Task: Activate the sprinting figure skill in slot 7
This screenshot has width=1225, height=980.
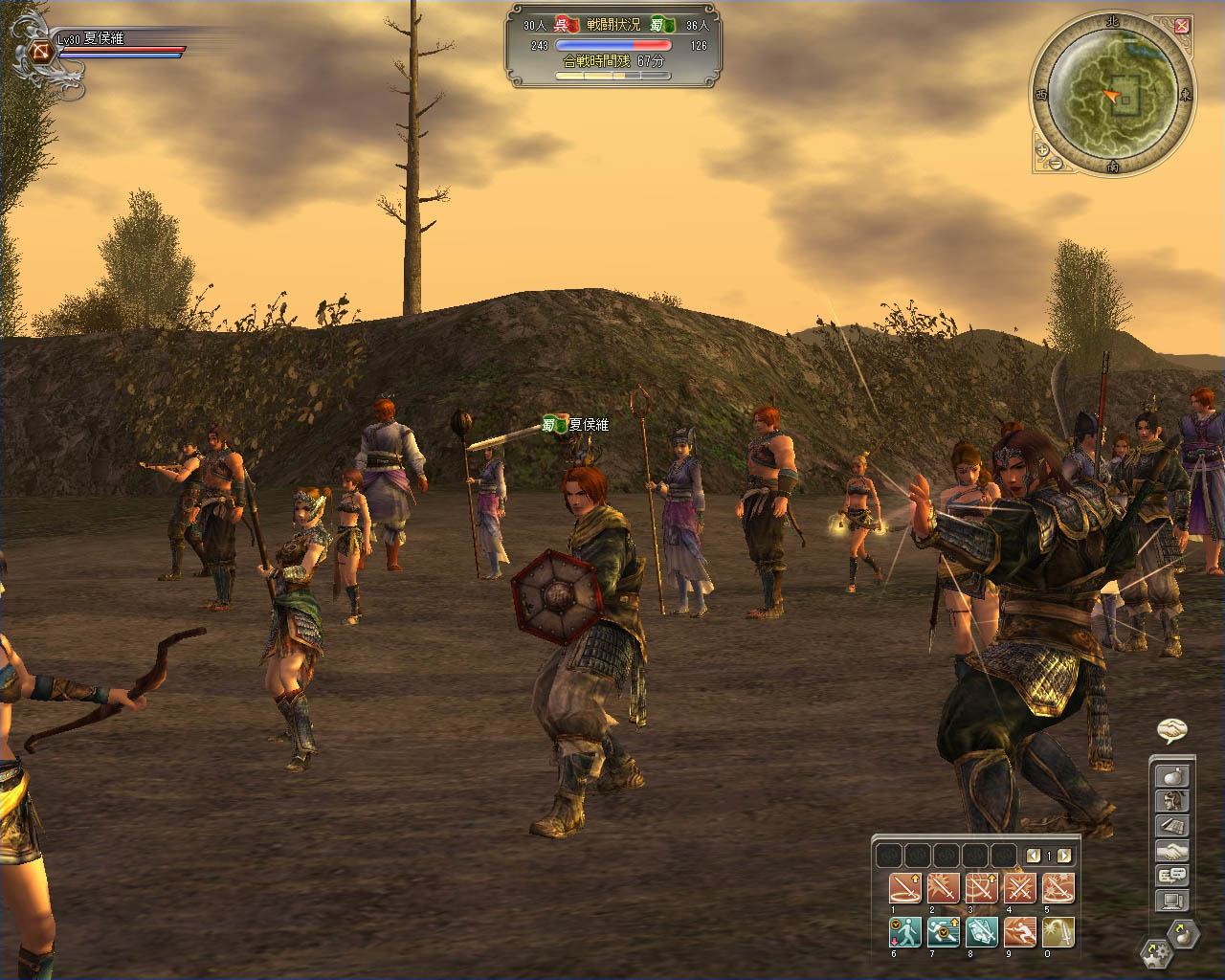Action: (943, 931)
